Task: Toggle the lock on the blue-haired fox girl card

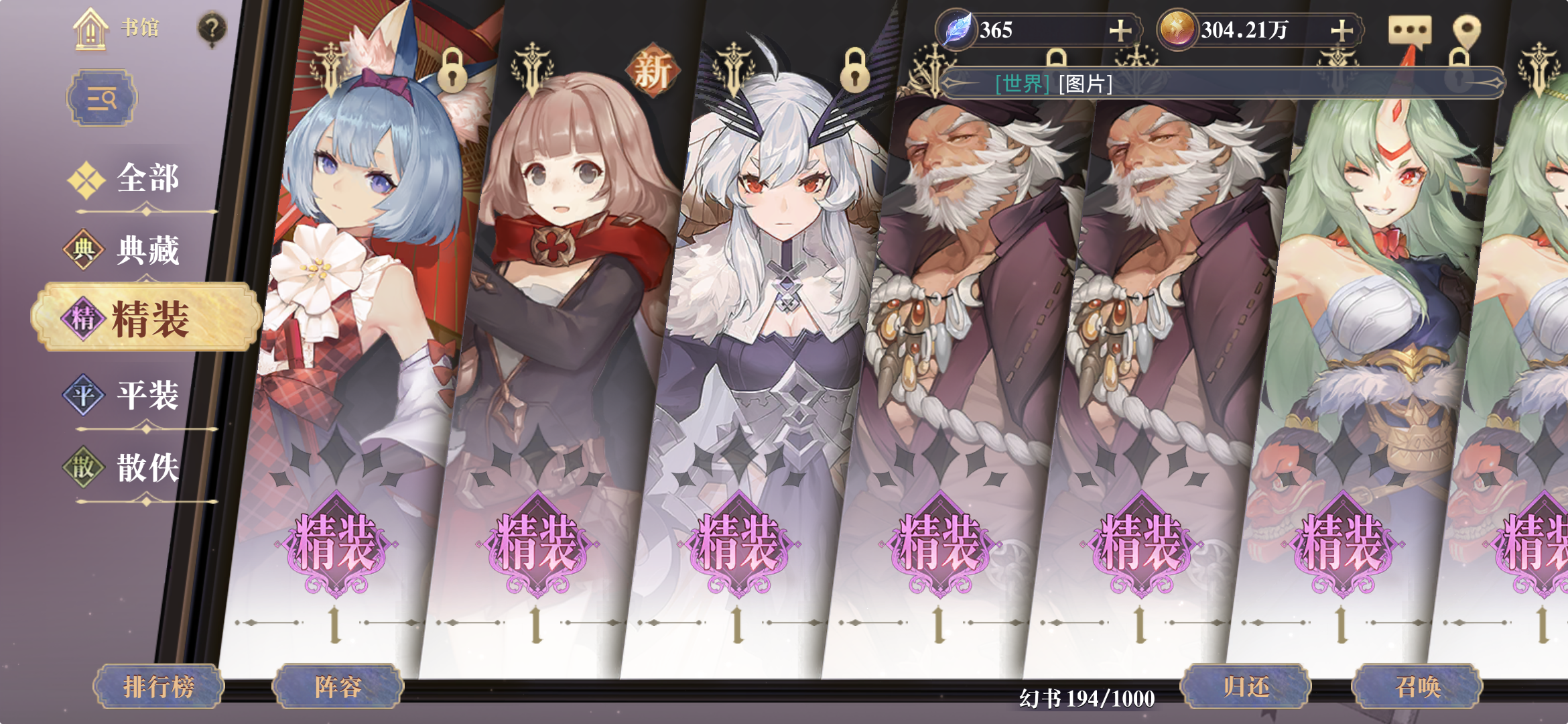Action: [452, 70]
